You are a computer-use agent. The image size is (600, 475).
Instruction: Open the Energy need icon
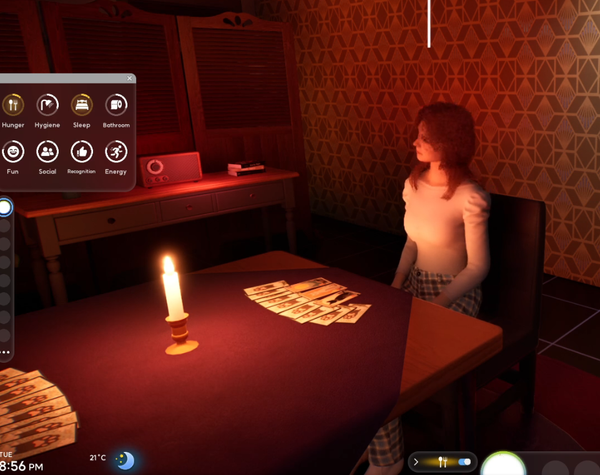(115, 151)
